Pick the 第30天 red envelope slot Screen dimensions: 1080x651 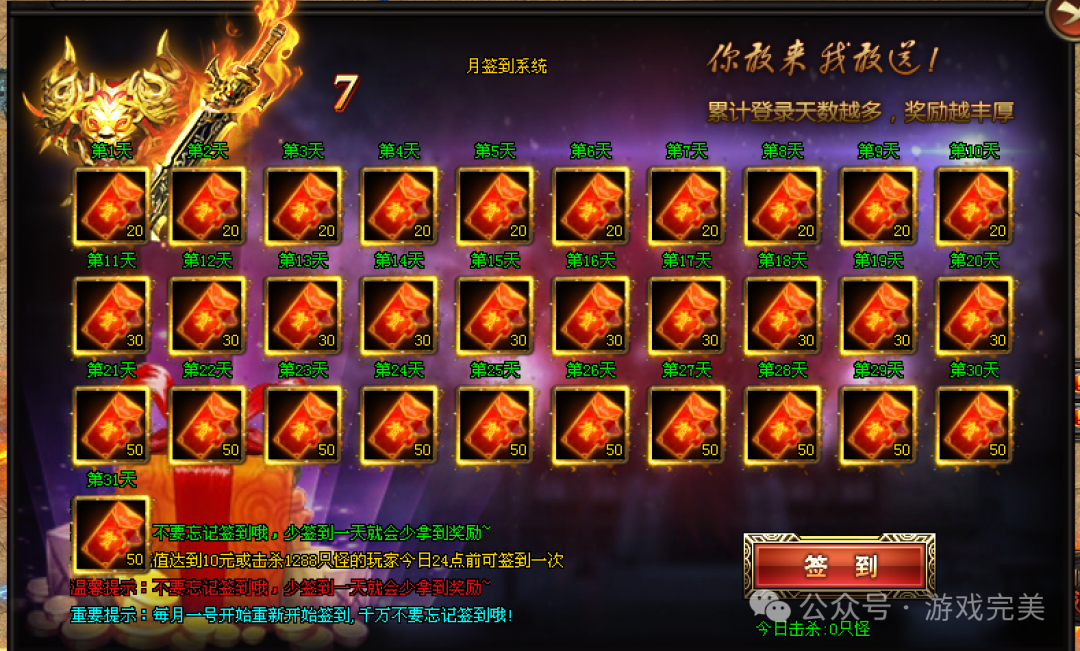coord(974,425)
